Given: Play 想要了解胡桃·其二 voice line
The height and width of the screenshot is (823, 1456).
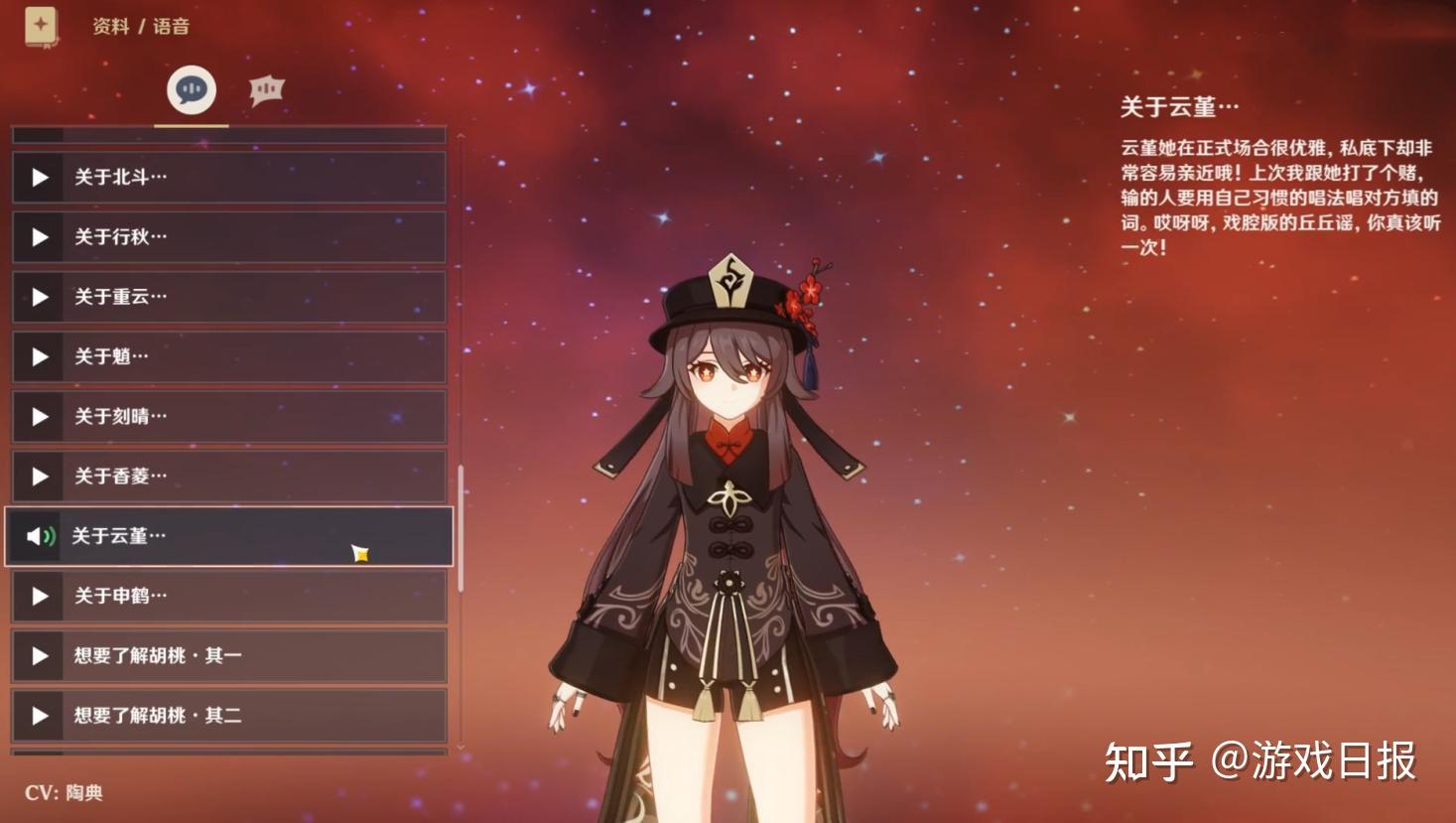Looking at the screenshot, I should pyautogui.click(x=228, y=715).
